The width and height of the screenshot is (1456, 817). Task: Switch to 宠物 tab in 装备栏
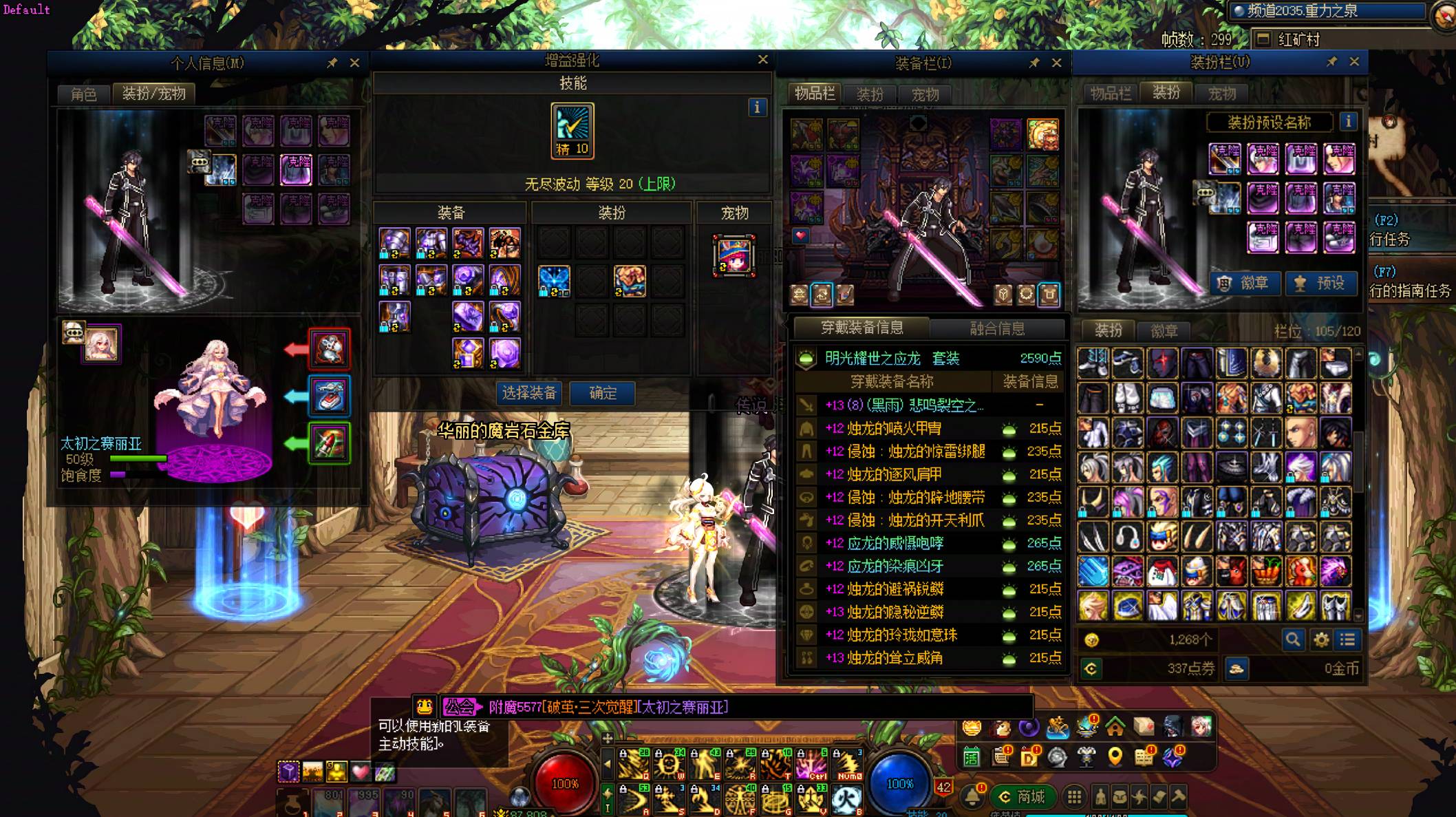[925, 94]
